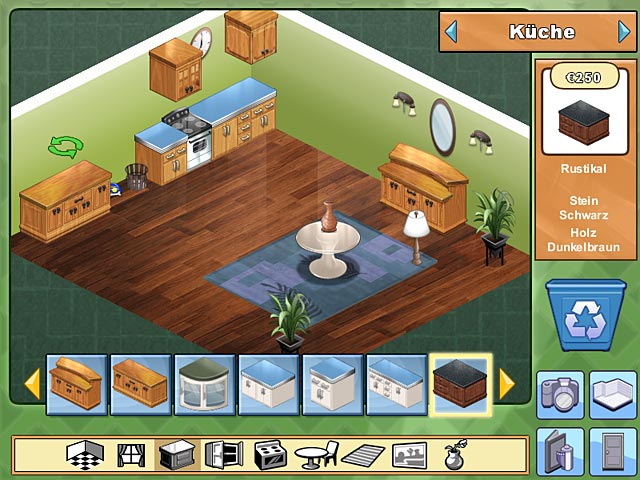Show more furniture with the right yellow arrow
The image size is (640, 480).
click(507, 383)
